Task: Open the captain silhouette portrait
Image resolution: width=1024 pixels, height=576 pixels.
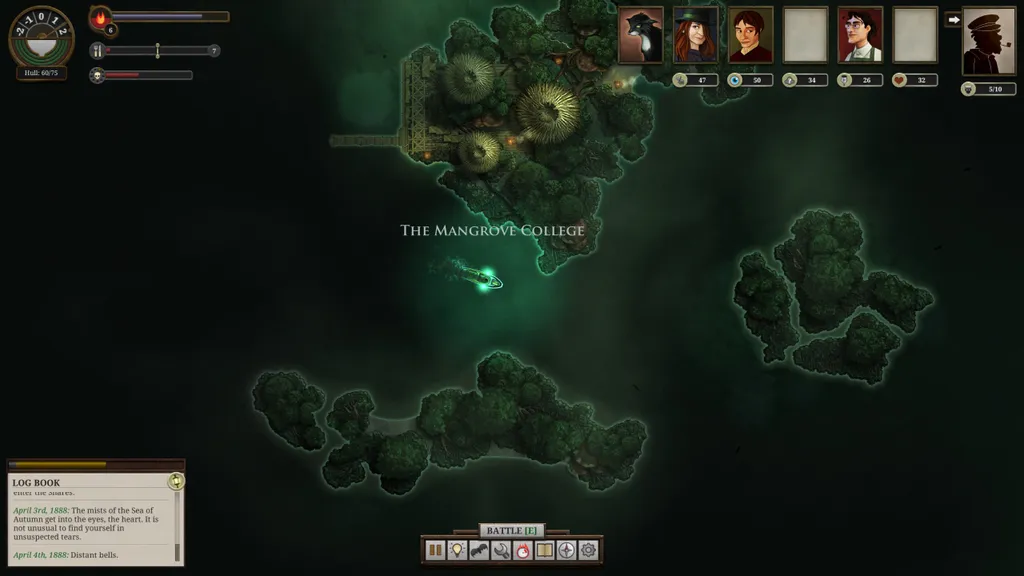Action: tap(989, 42)
